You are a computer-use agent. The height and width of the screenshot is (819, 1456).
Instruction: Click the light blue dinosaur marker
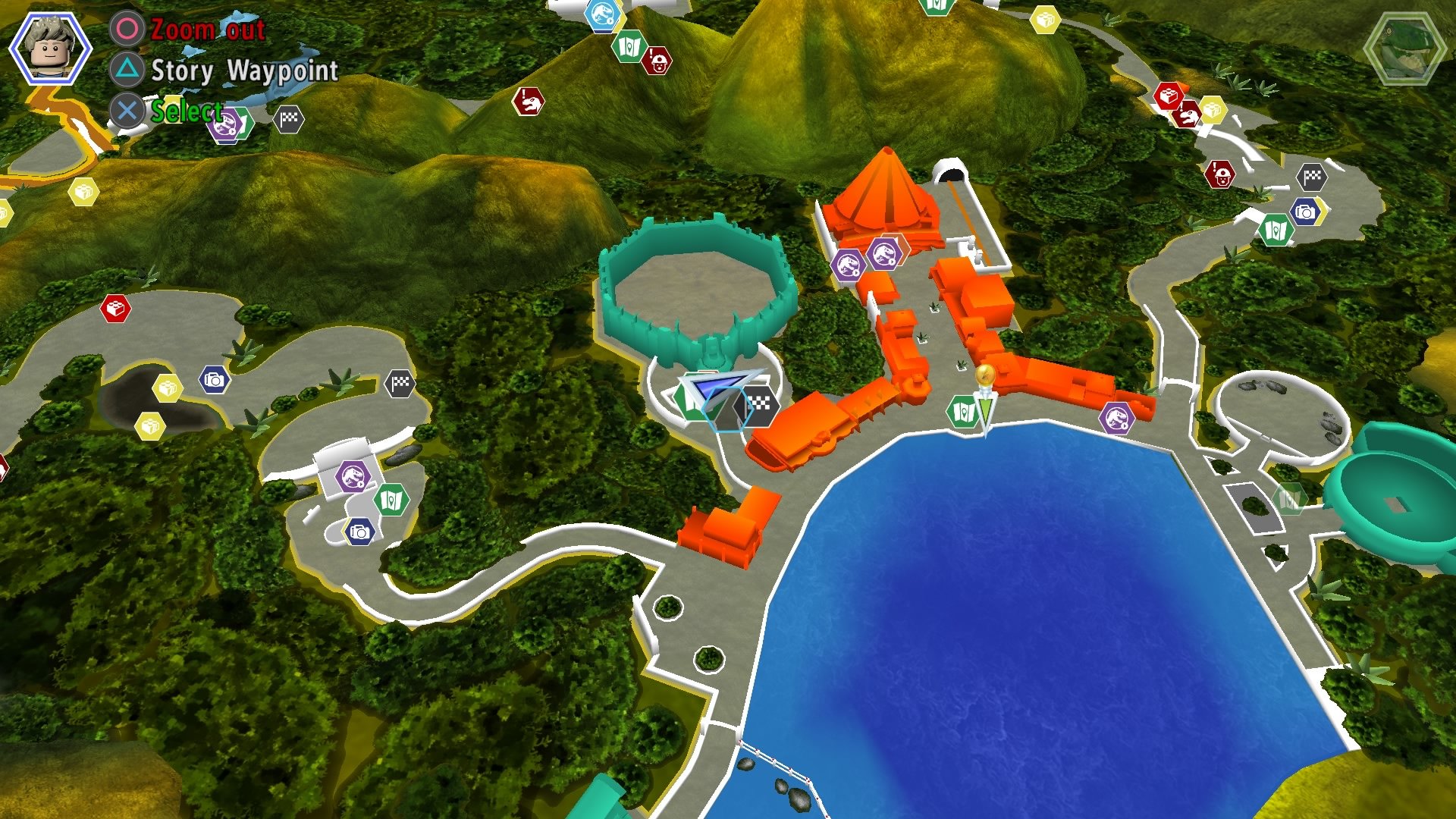[603, 14]
